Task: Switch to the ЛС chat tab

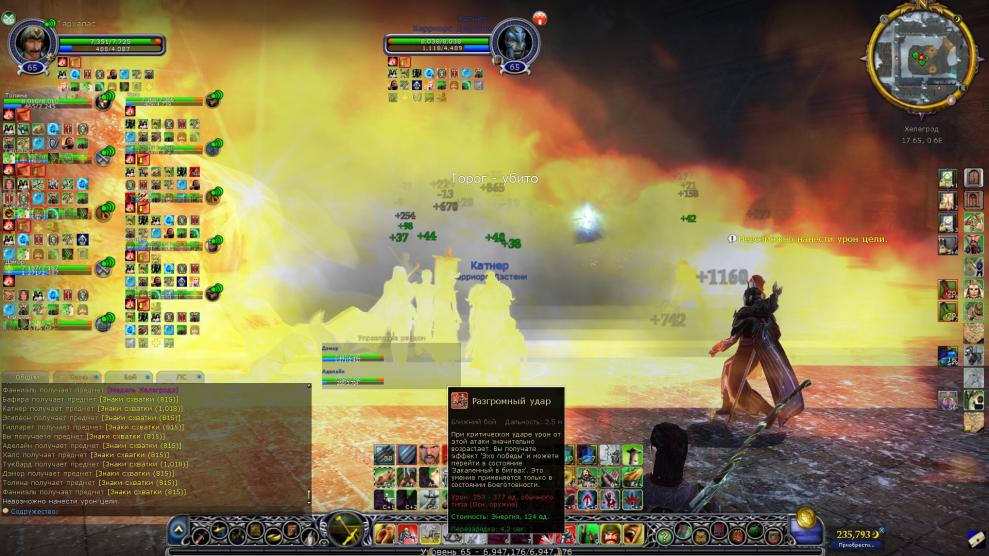Action: click(181, 376)
